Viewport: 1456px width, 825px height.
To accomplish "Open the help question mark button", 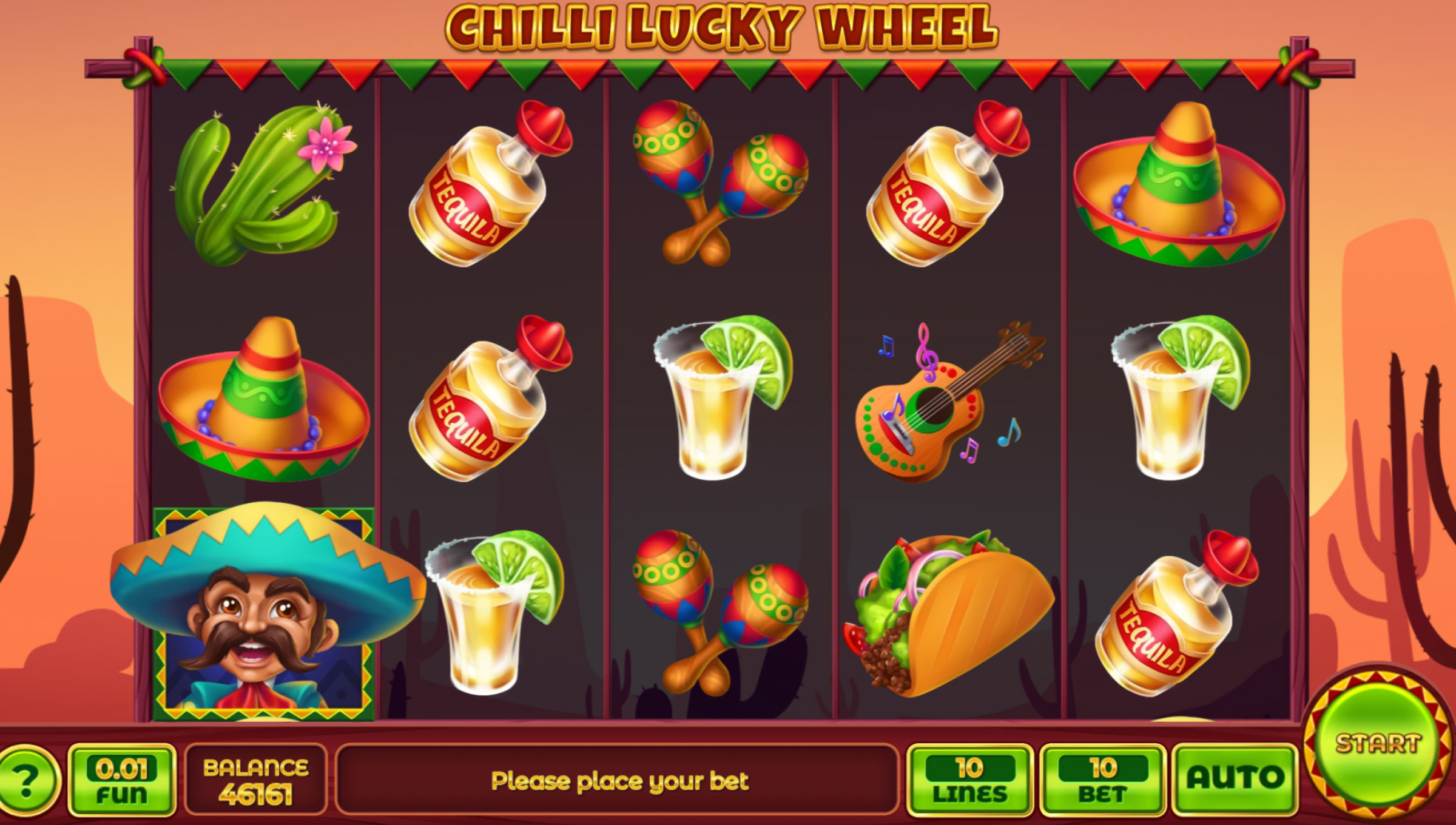I will [27, 781].
